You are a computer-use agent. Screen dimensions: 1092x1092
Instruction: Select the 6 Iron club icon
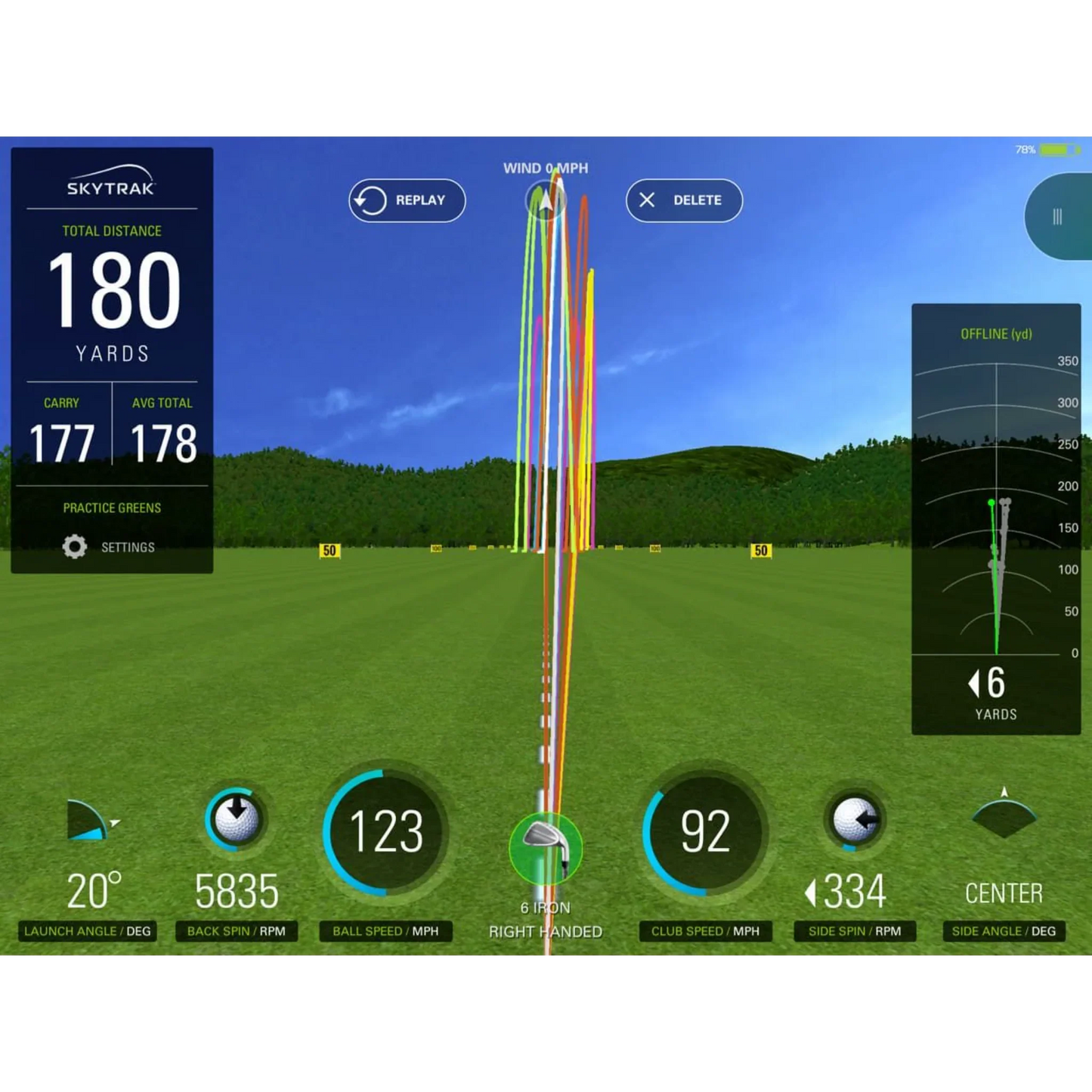(x=546, y=848)
